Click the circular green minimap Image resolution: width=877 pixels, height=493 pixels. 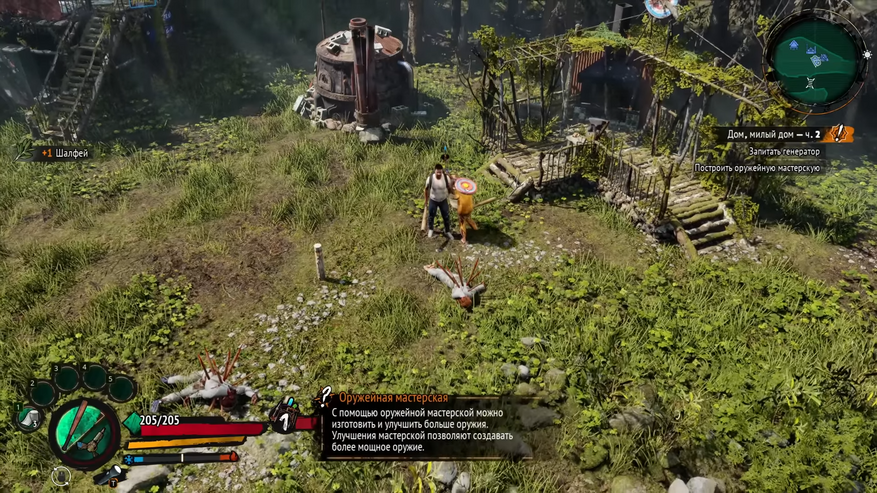816,58
